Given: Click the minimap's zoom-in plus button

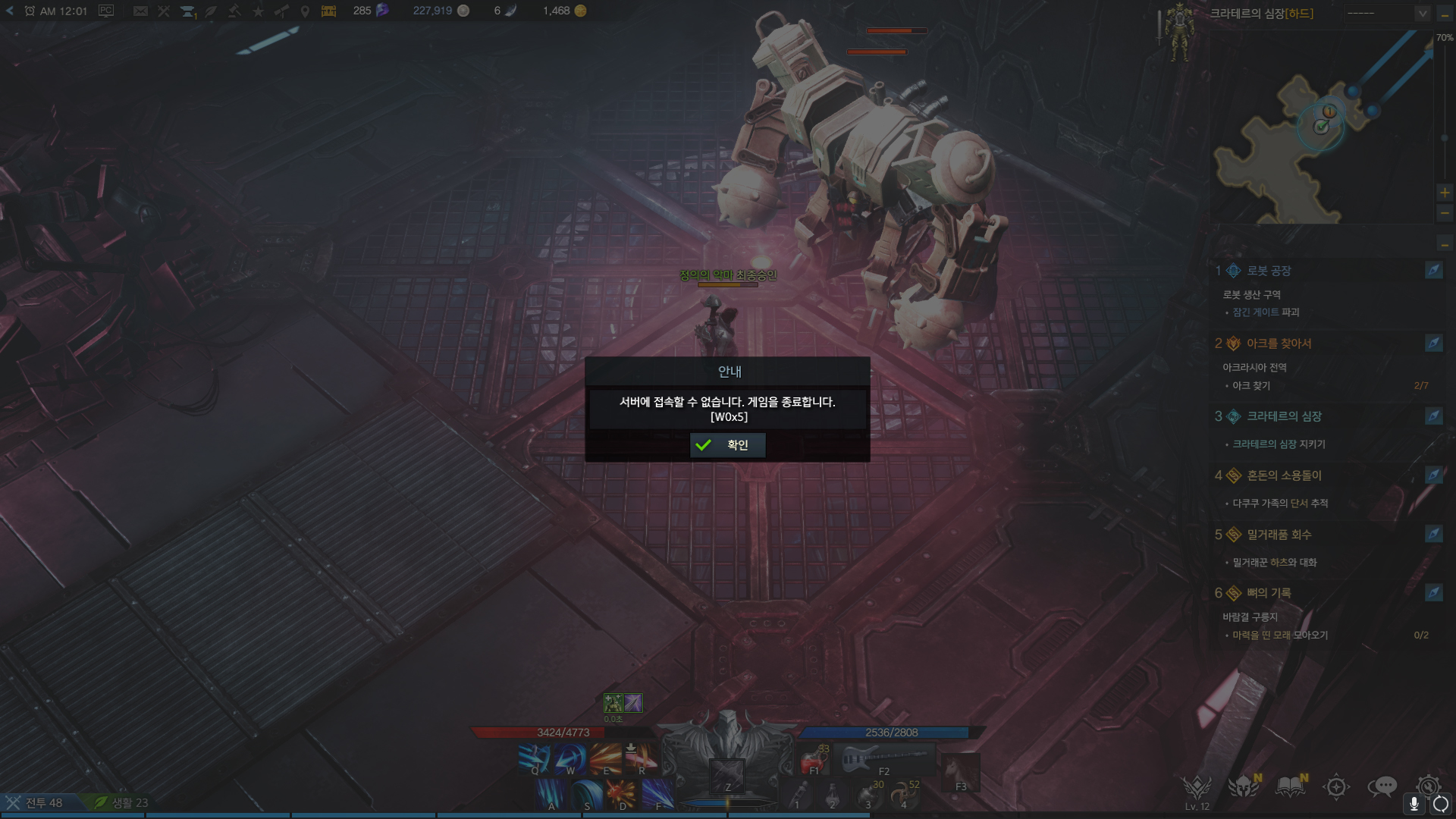Looking at the screenshot, I should coord(1445,193).
